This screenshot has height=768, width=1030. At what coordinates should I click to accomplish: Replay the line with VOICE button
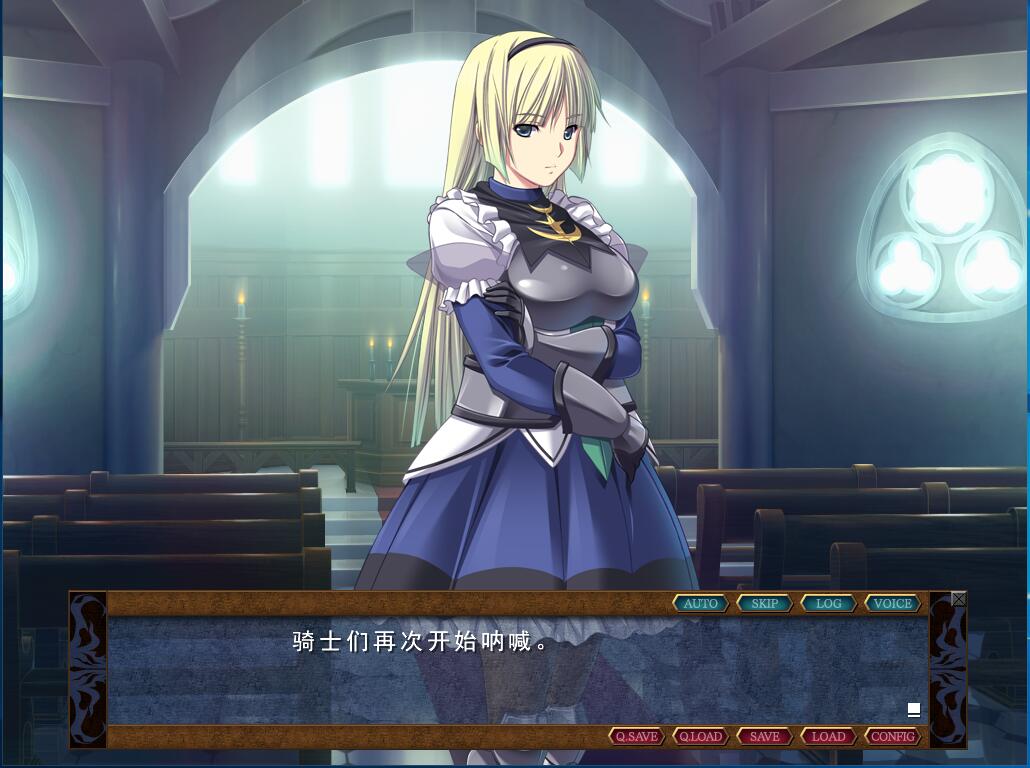pyautogui.click(x=892, y=603)
